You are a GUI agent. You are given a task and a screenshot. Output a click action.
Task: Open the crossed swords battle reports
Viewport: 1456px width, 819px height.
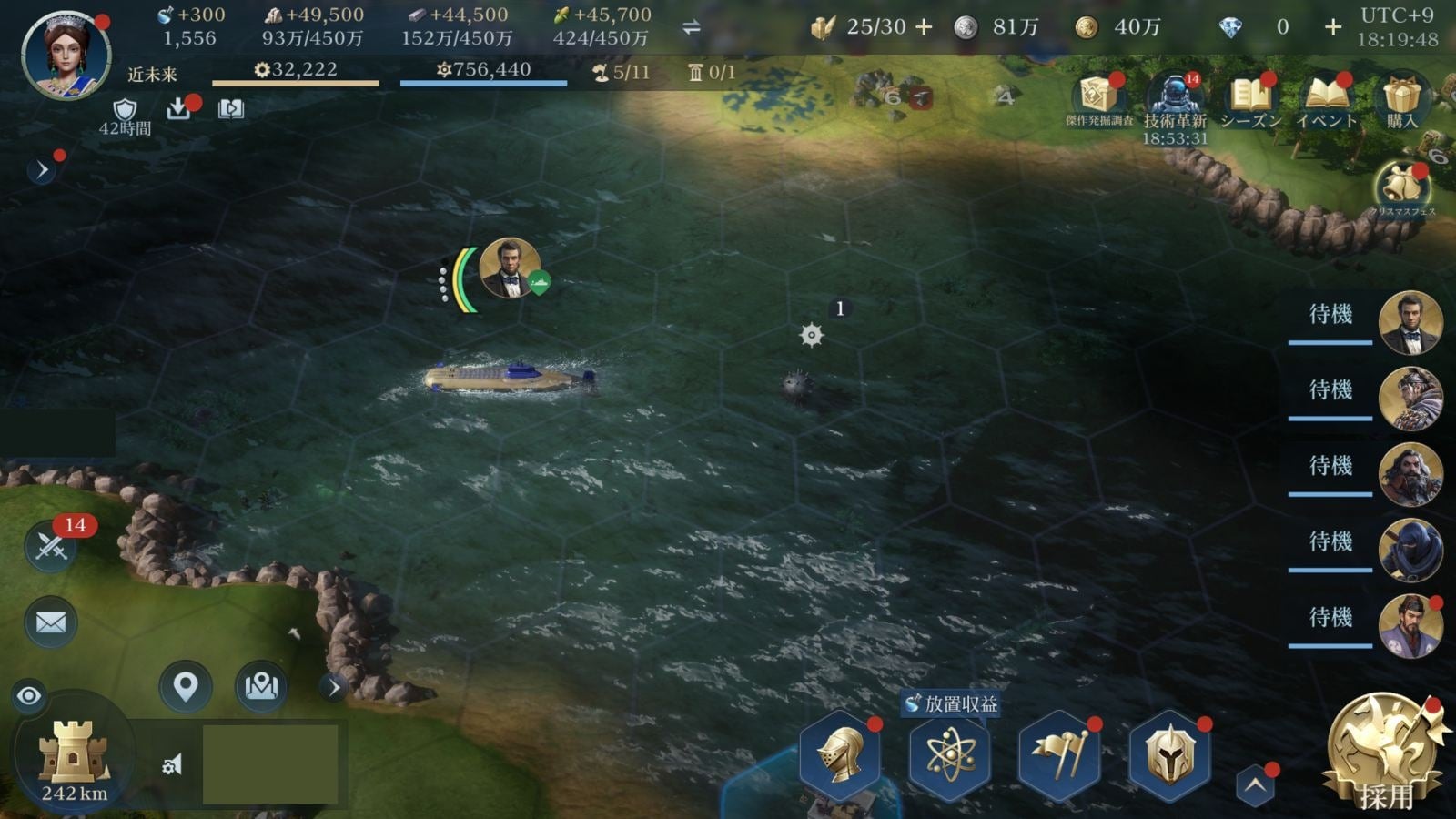point(51,547)
